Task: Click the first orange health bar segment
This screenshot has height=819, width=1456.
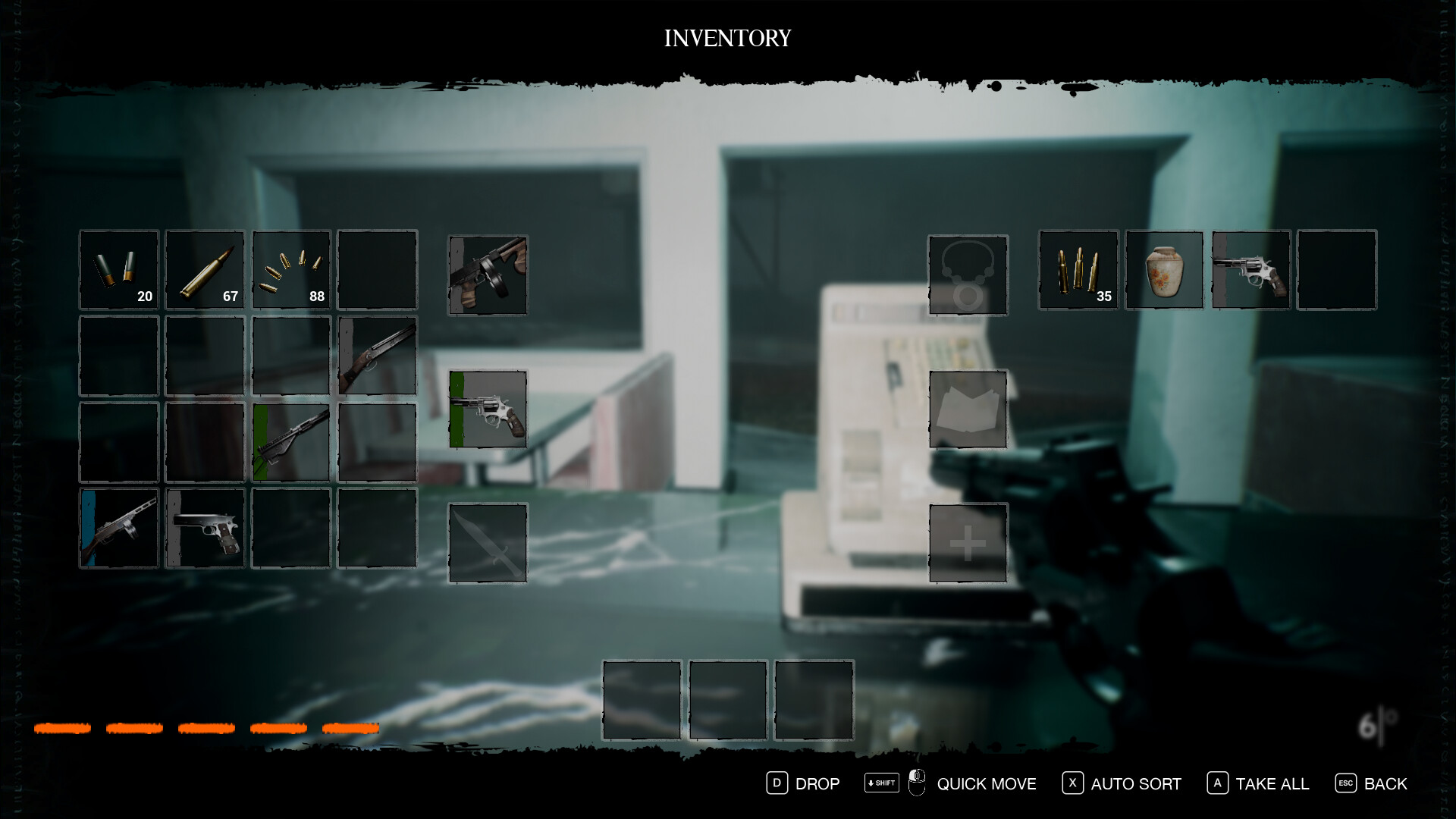Action: click(64, 729)
